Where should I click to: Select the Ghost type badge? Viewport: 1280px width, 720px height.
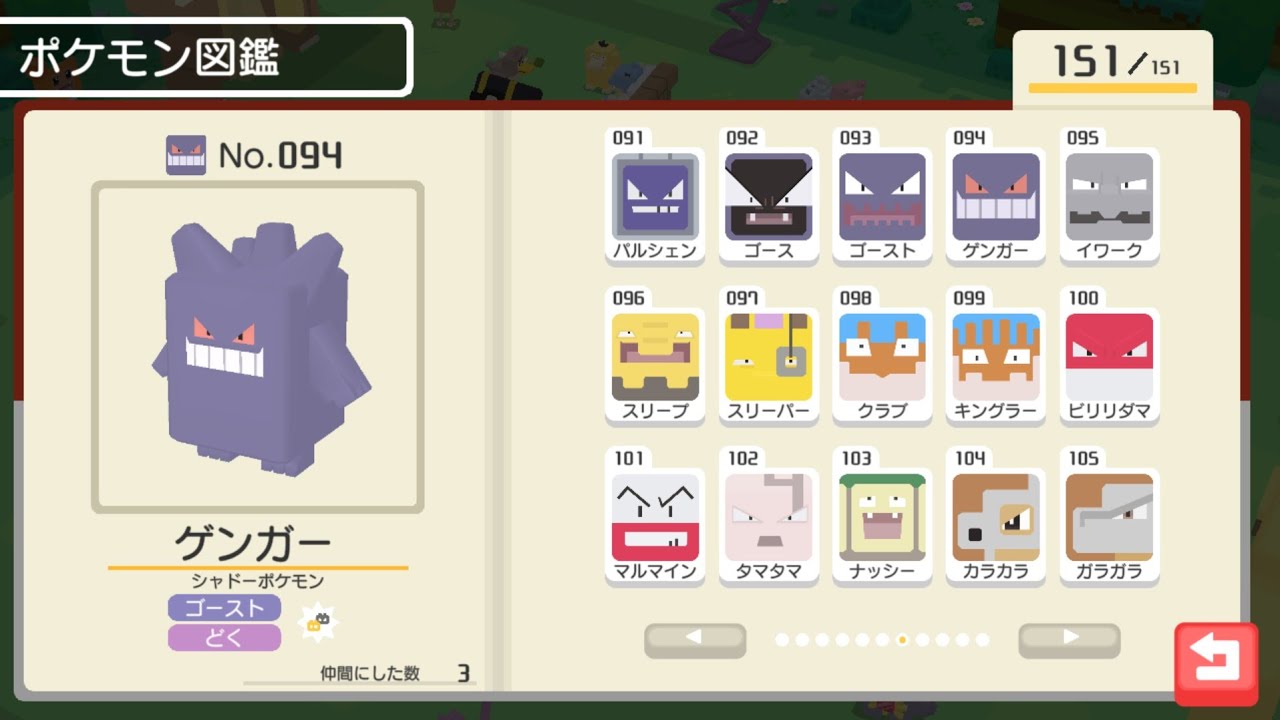click(224, 608)
